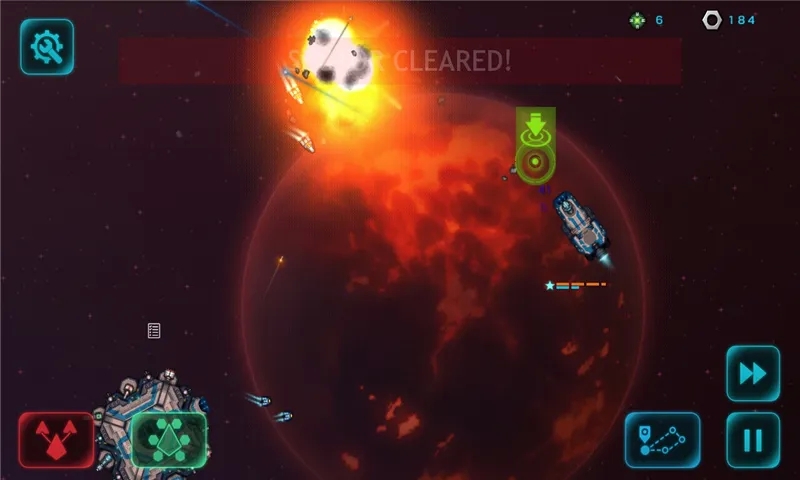
Task: Open the gear settings menu
Action: pyautogui.click(x=47, y=46)
